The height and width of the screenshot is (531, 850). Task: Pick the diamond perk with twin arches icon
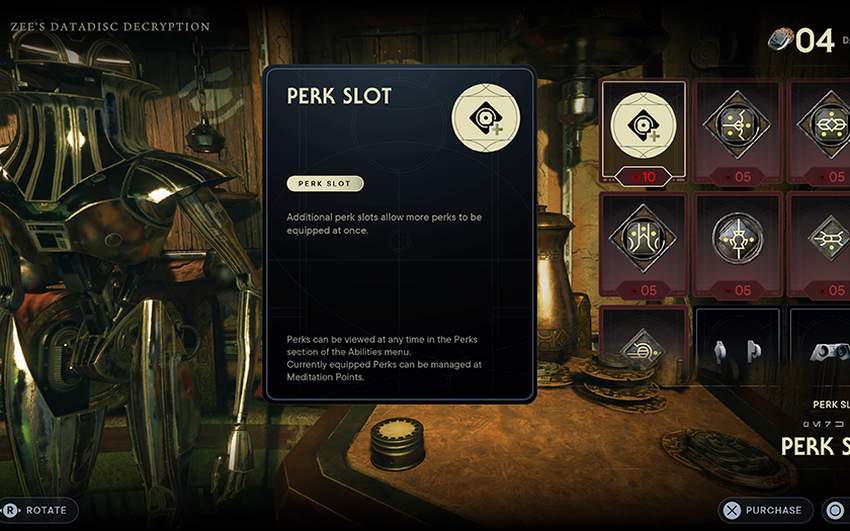[643, 240]
